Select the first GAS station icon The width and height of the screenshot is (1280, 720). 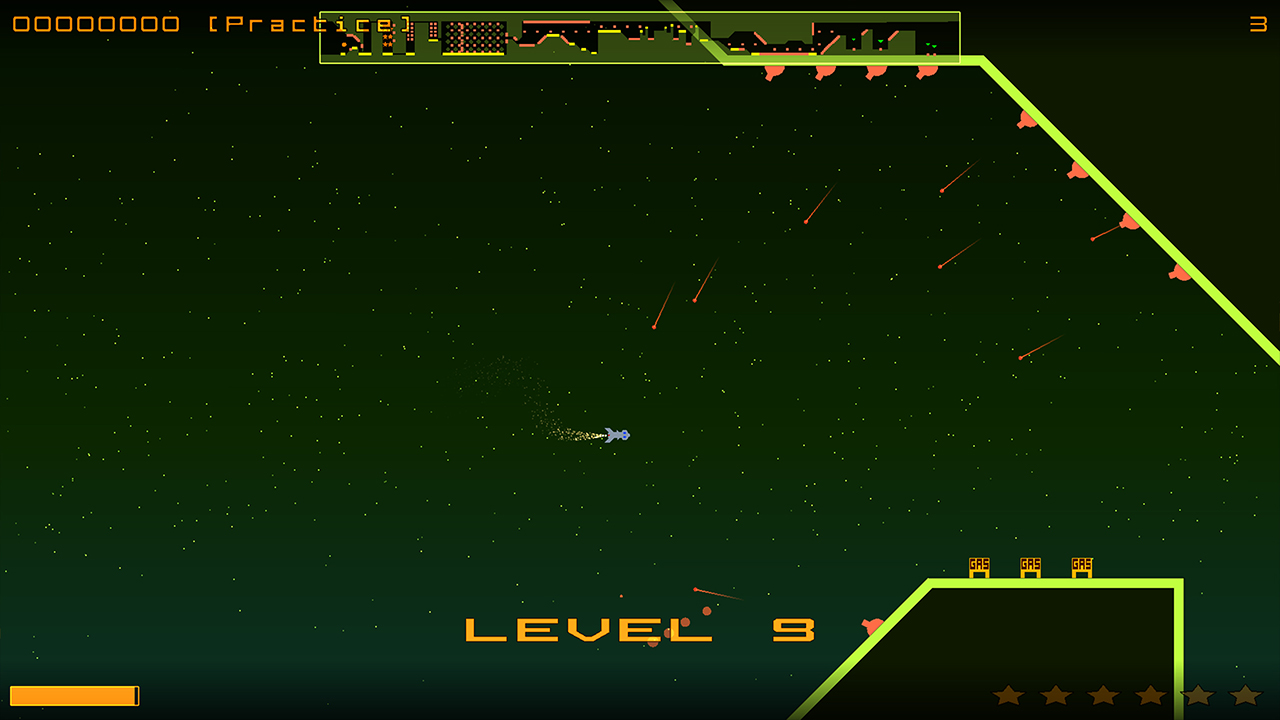(x=978, y=566)
